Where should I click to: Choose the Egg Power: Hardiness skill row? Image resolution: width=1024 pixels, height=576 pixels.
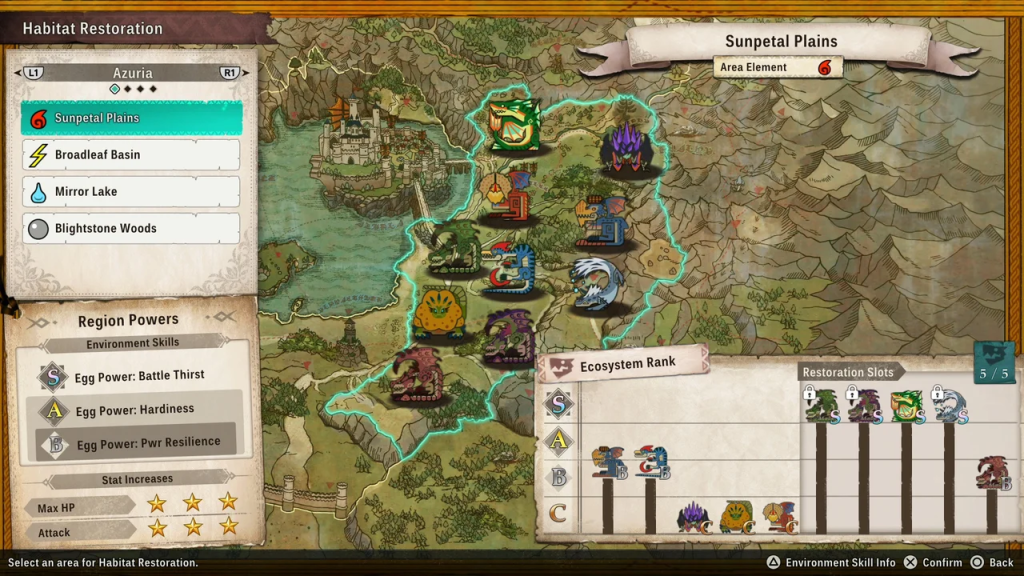pos(139,409)
